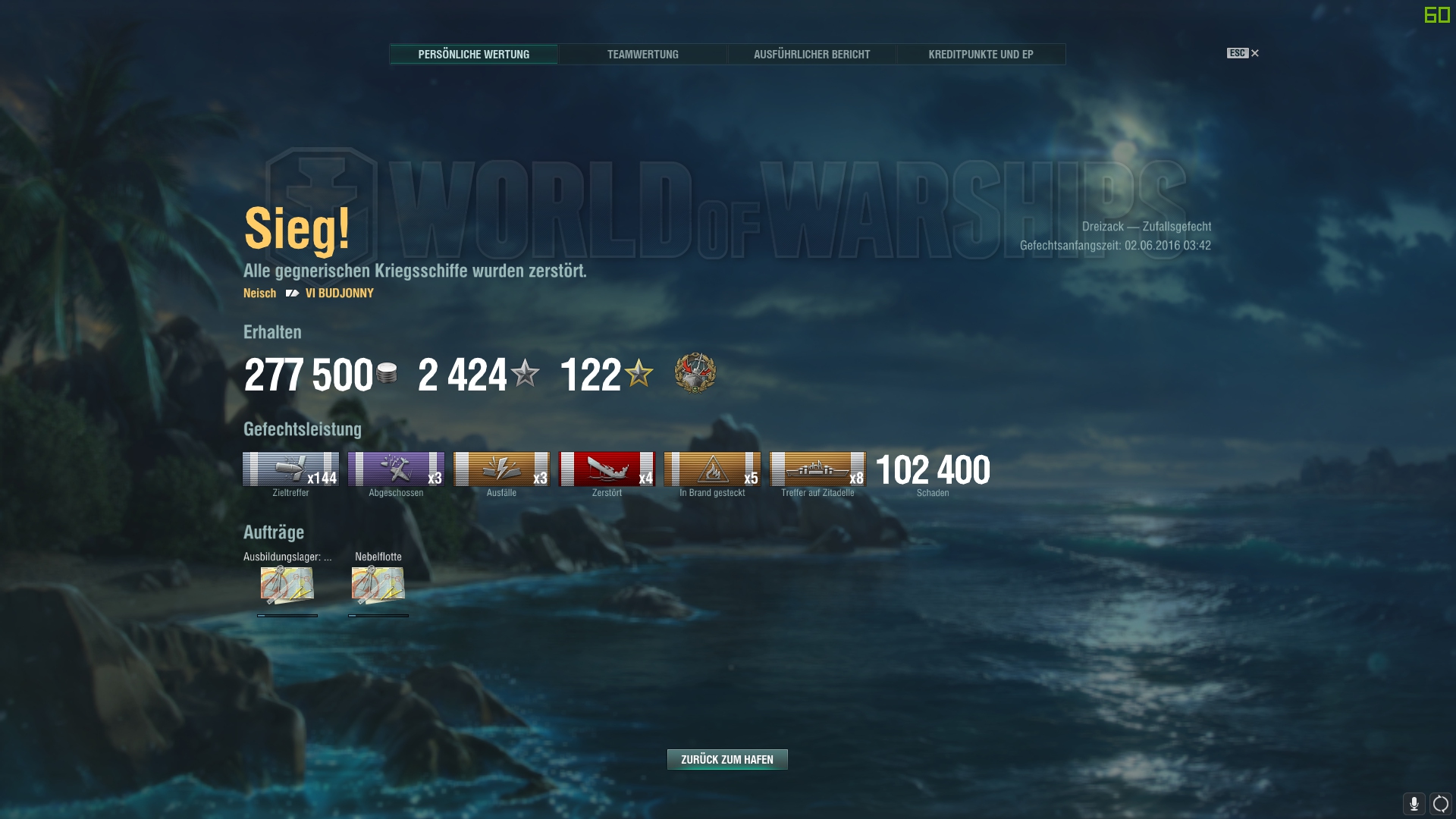
Task: Click the red Zerstört ribbon
Action: tap(607, 469)
